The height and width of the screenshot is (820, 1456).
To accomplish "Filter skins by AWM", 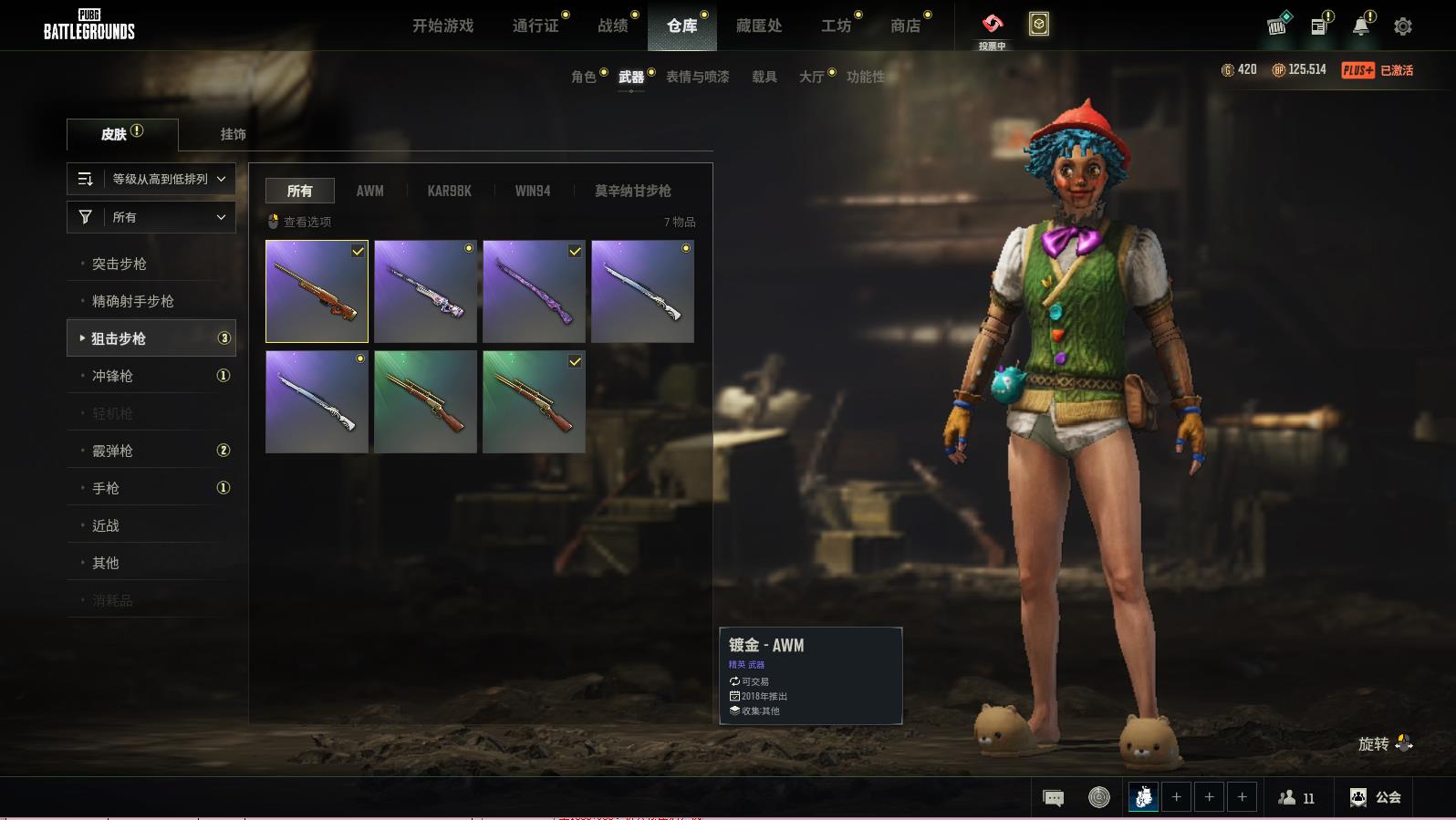I will [x=369, y=191].
